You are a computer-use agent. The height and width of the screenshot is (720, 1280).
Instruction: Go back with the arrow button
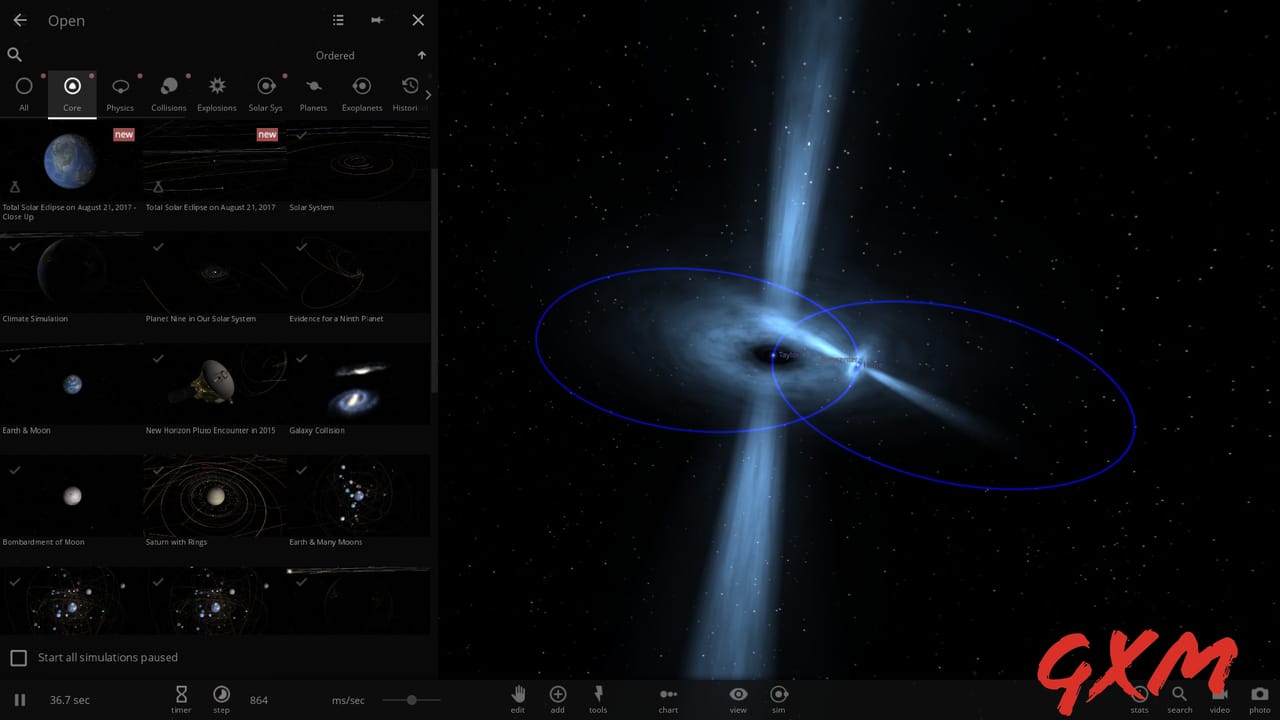pos(19,19)
